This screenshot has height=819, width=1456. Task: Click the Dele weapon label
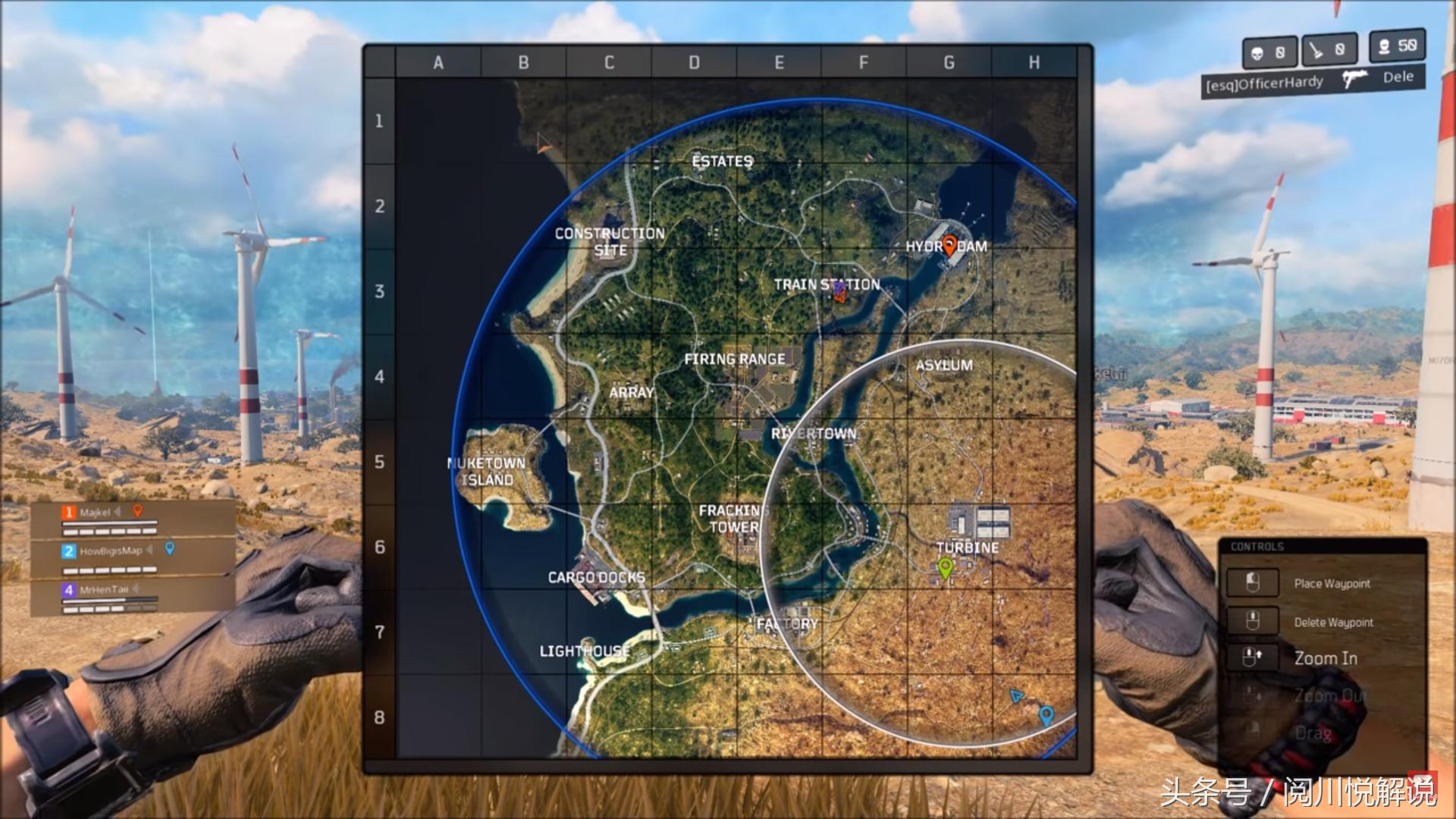(1398, 77)
